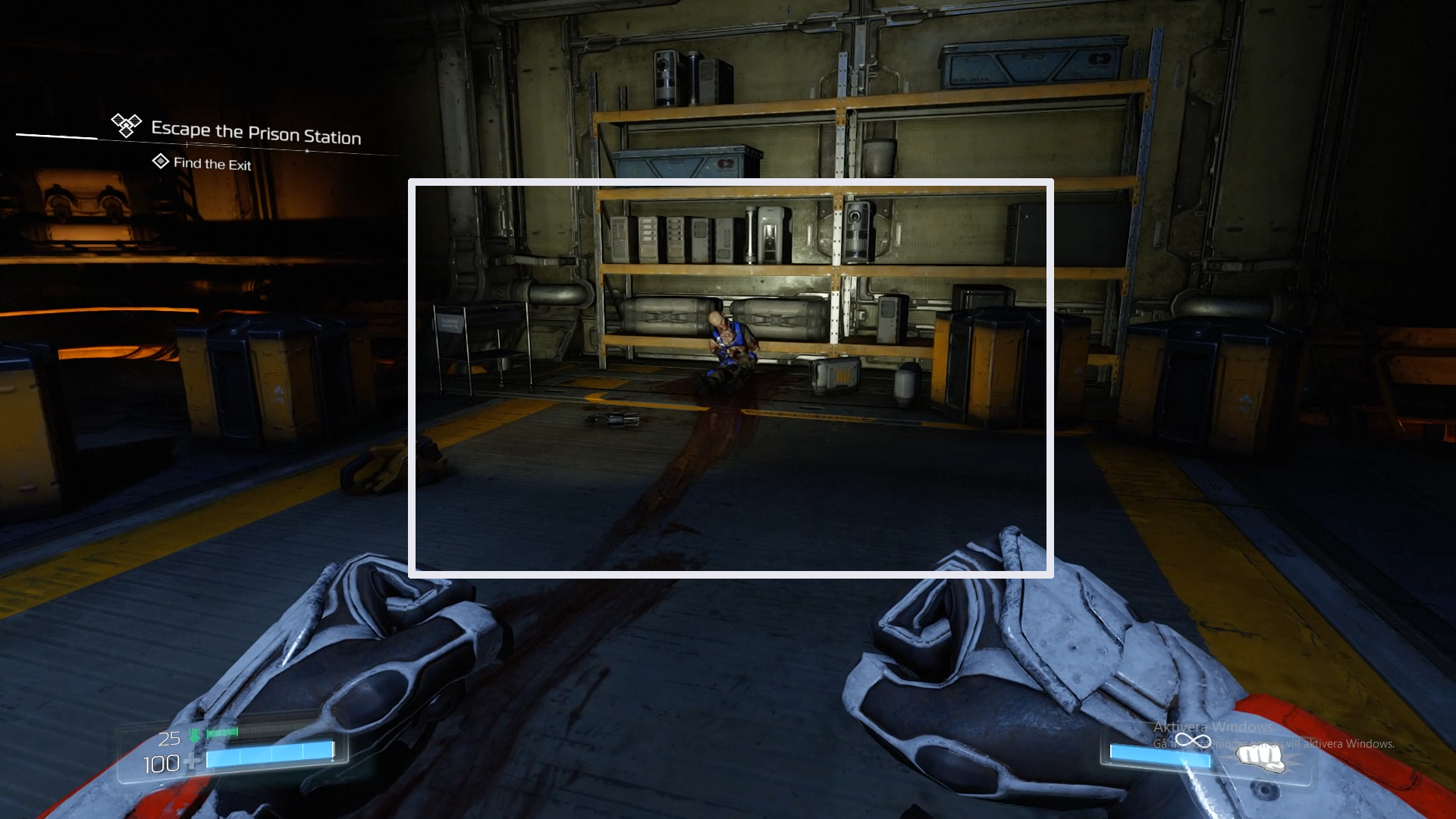Open the Escape the Prison Station objective

(x=256, y=133)
